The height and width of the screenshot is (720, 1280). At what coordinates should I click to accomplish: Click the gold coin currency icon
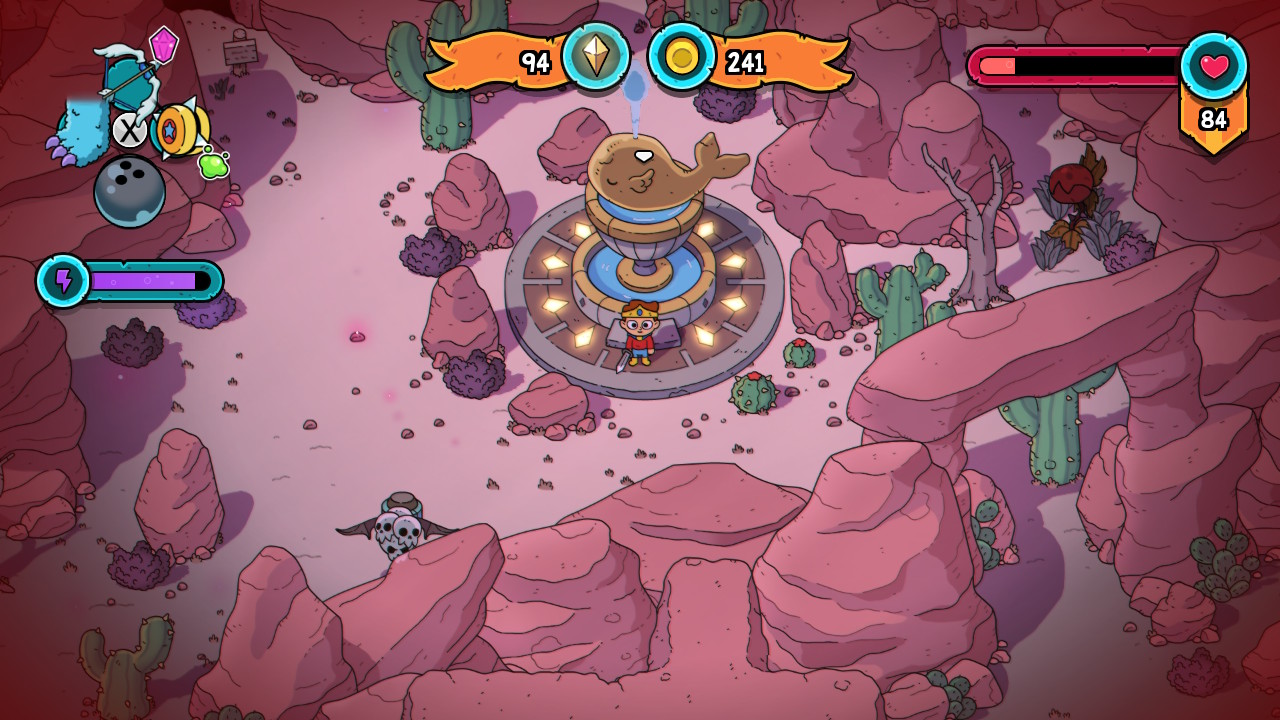(x=682, y=57)
